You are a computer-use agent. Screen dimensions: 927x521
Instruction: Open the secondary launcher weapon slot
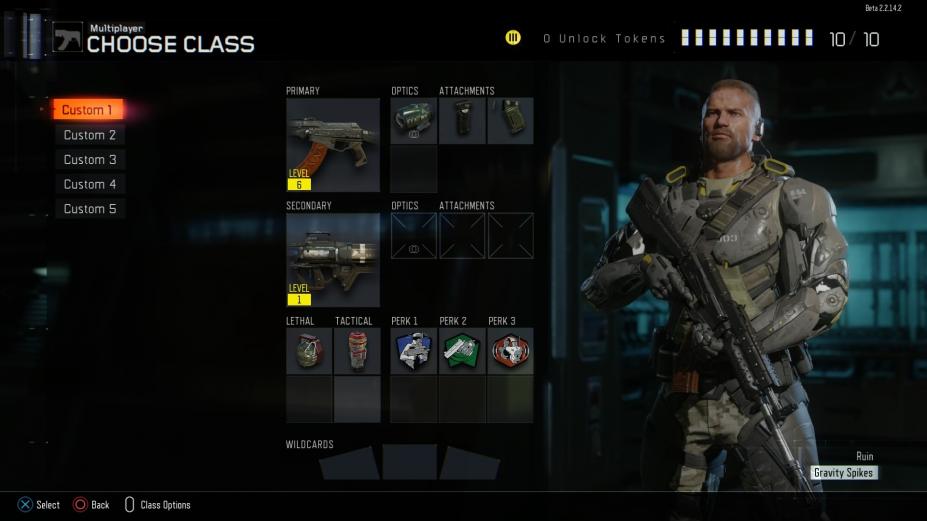pos(333,259)
